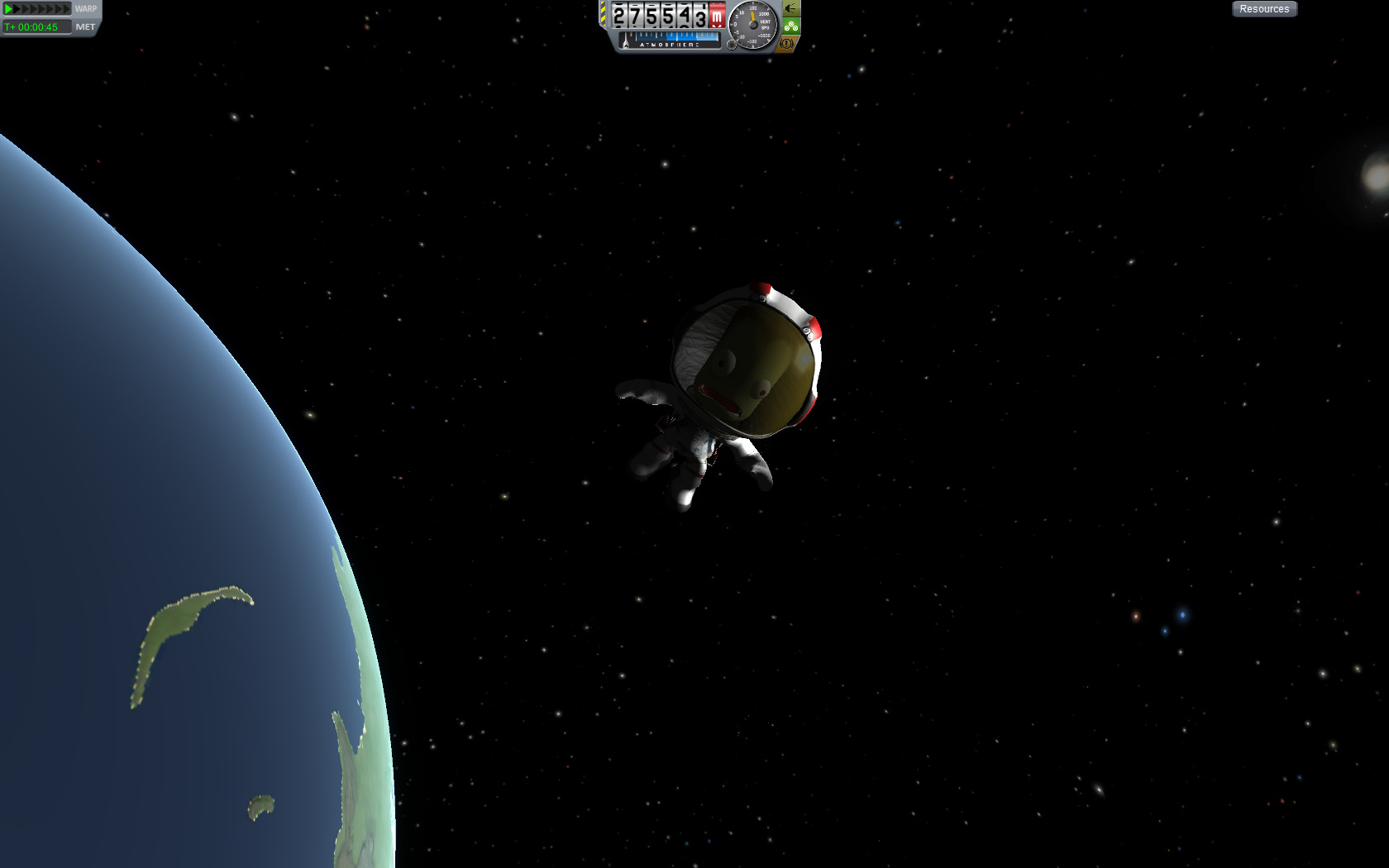Toggle the lights button
The image size is (1389, 868).
tap(791, 8)
